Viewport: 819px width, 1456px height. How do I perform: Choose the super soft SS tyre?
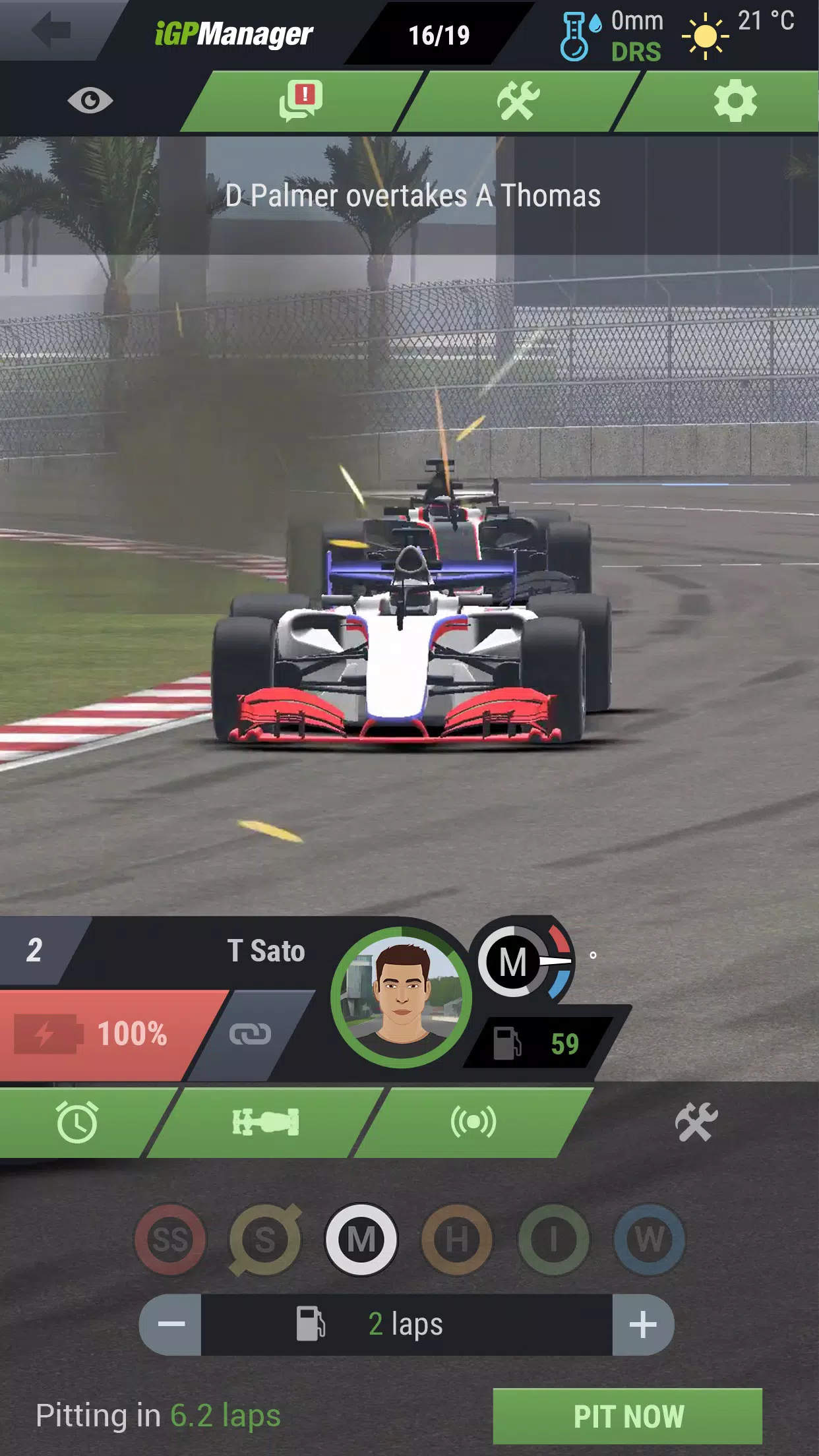point(171,1240)
